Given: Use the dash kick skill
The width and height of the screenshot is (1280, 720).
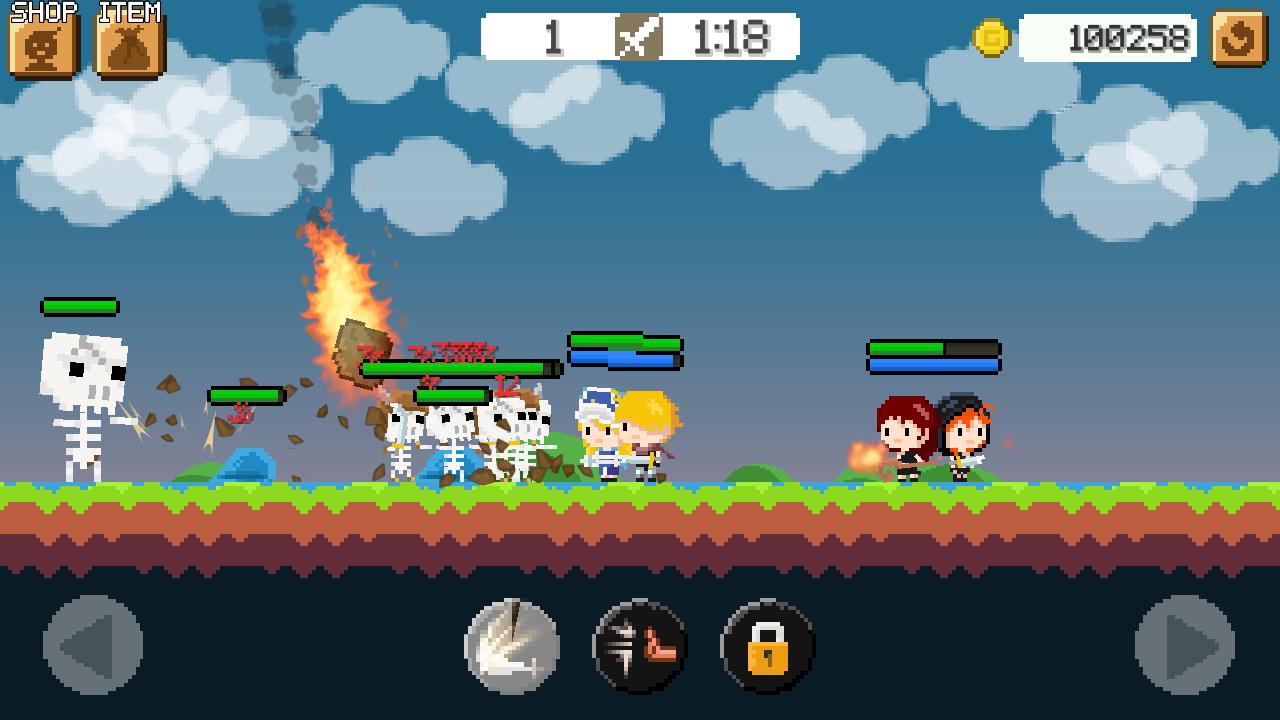Looking at the screenshot, I should [x=640, y=646].
